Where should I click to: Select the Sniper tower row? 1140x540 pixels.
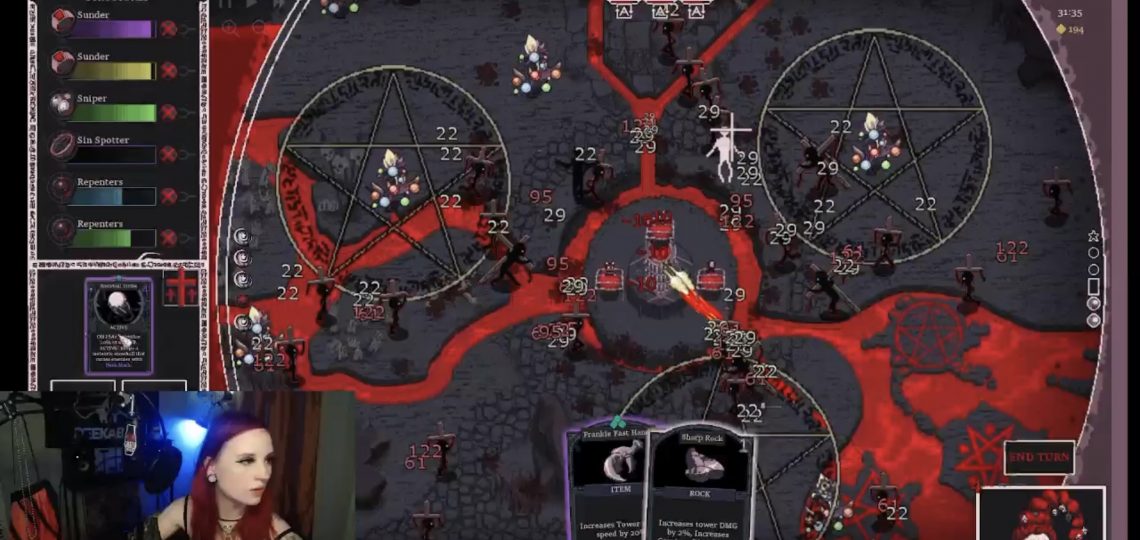tap(105, 107)
